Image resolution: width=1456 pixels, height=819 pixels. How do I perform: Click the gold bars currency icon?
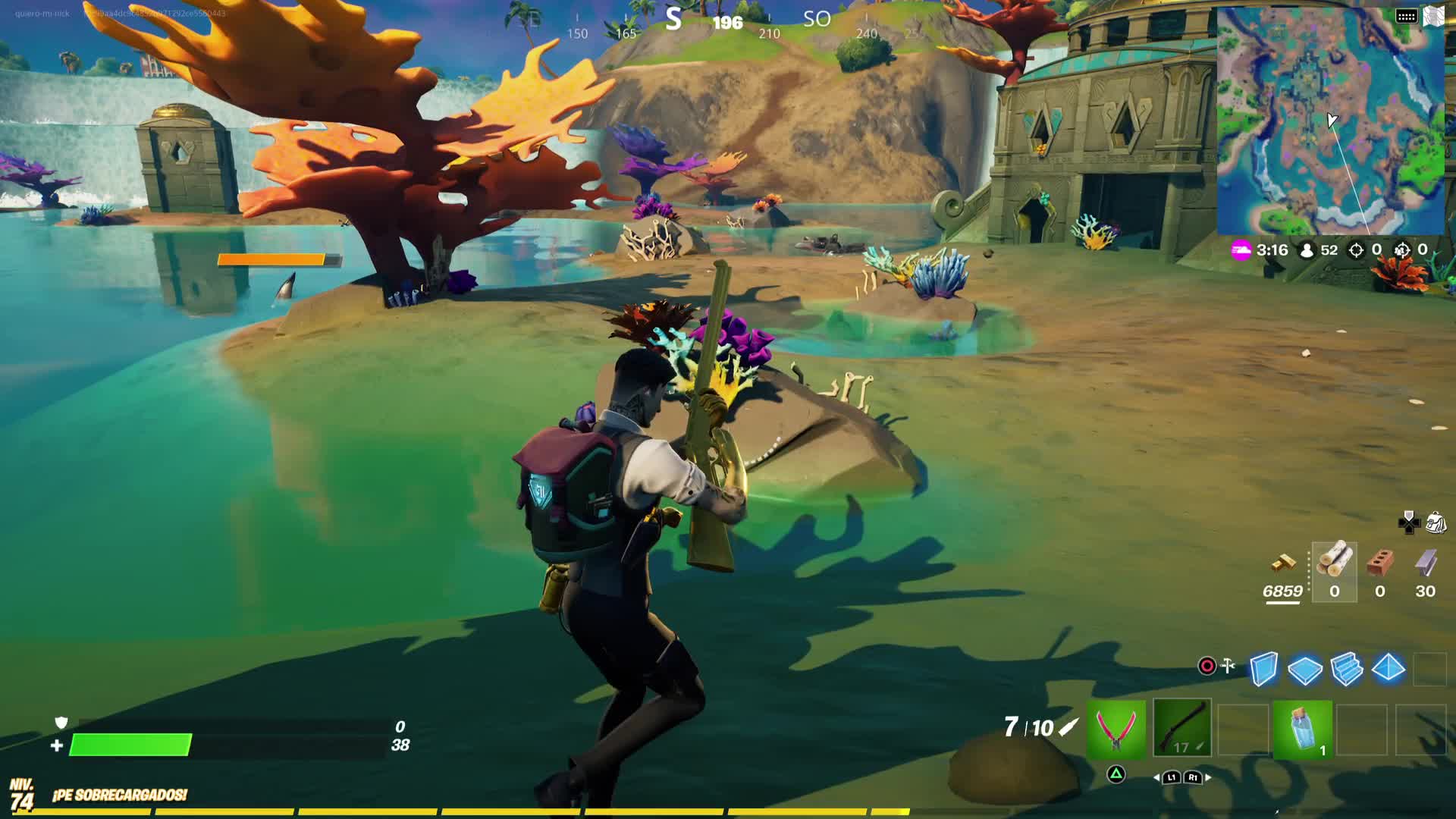[x=1283, y=563]
